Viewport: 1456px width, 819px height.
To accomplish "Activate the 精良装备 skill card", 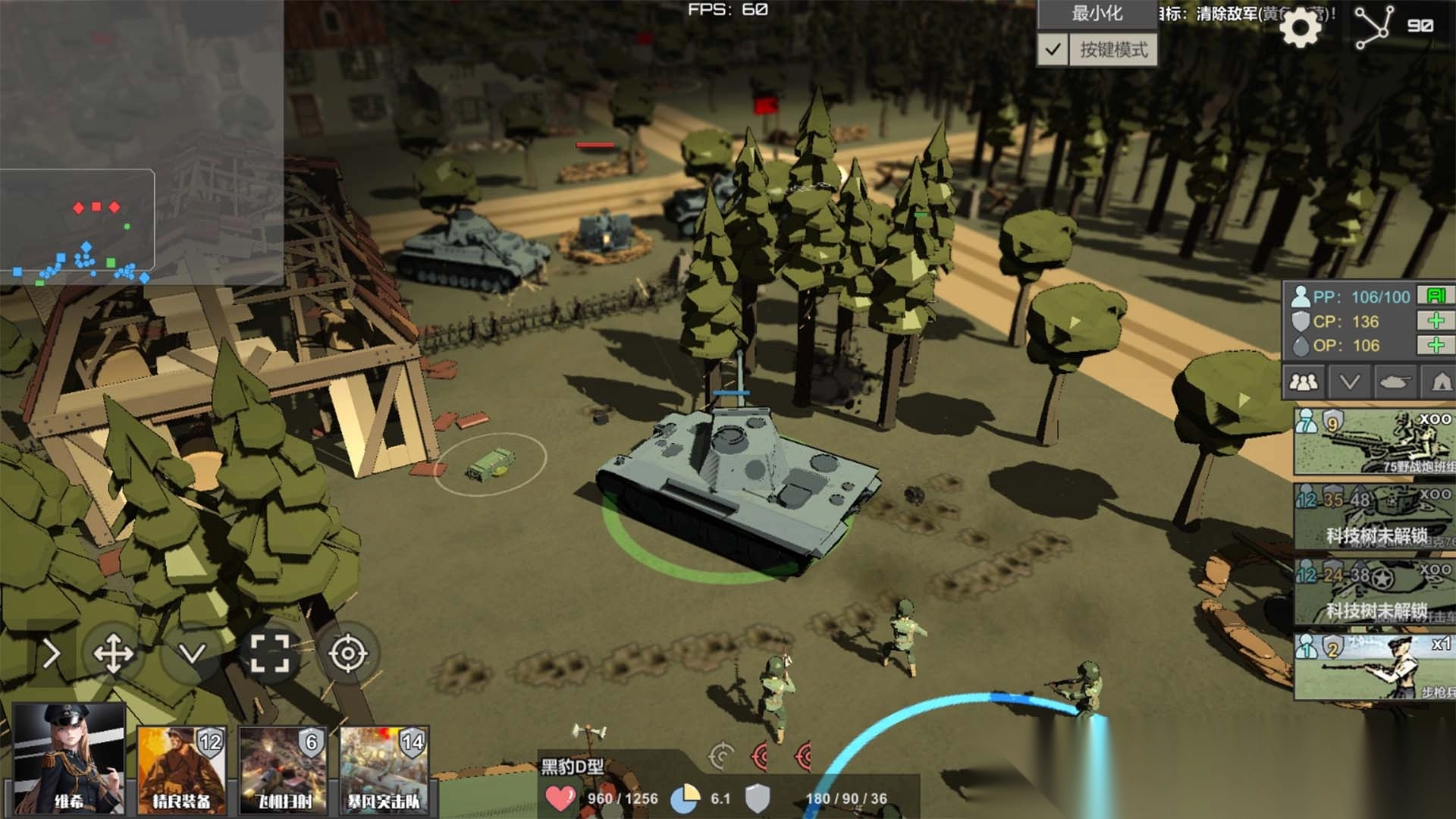I will point(181,769).
